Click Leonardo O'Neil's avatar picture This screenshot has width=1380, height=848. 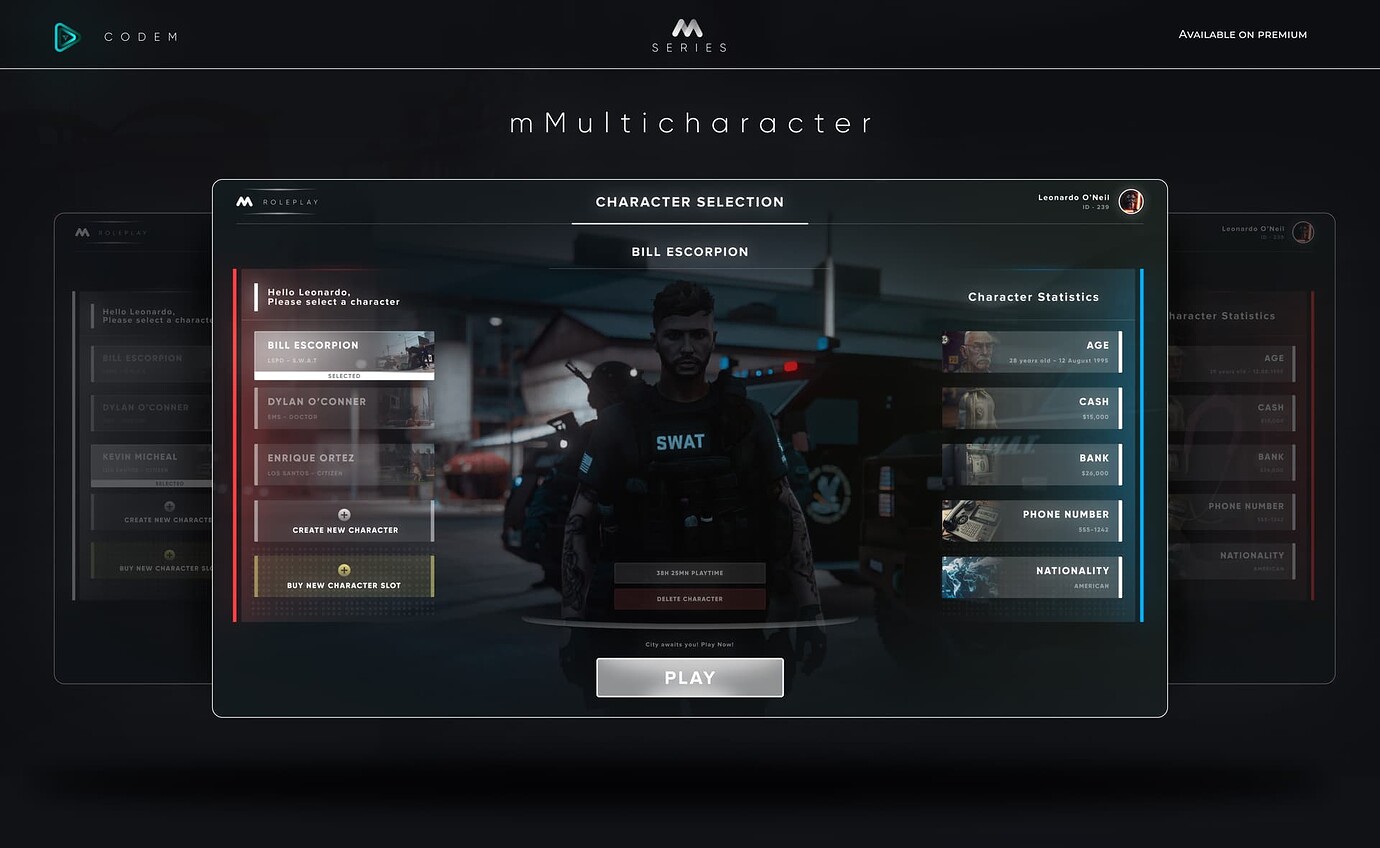(x=1131, y=201)
